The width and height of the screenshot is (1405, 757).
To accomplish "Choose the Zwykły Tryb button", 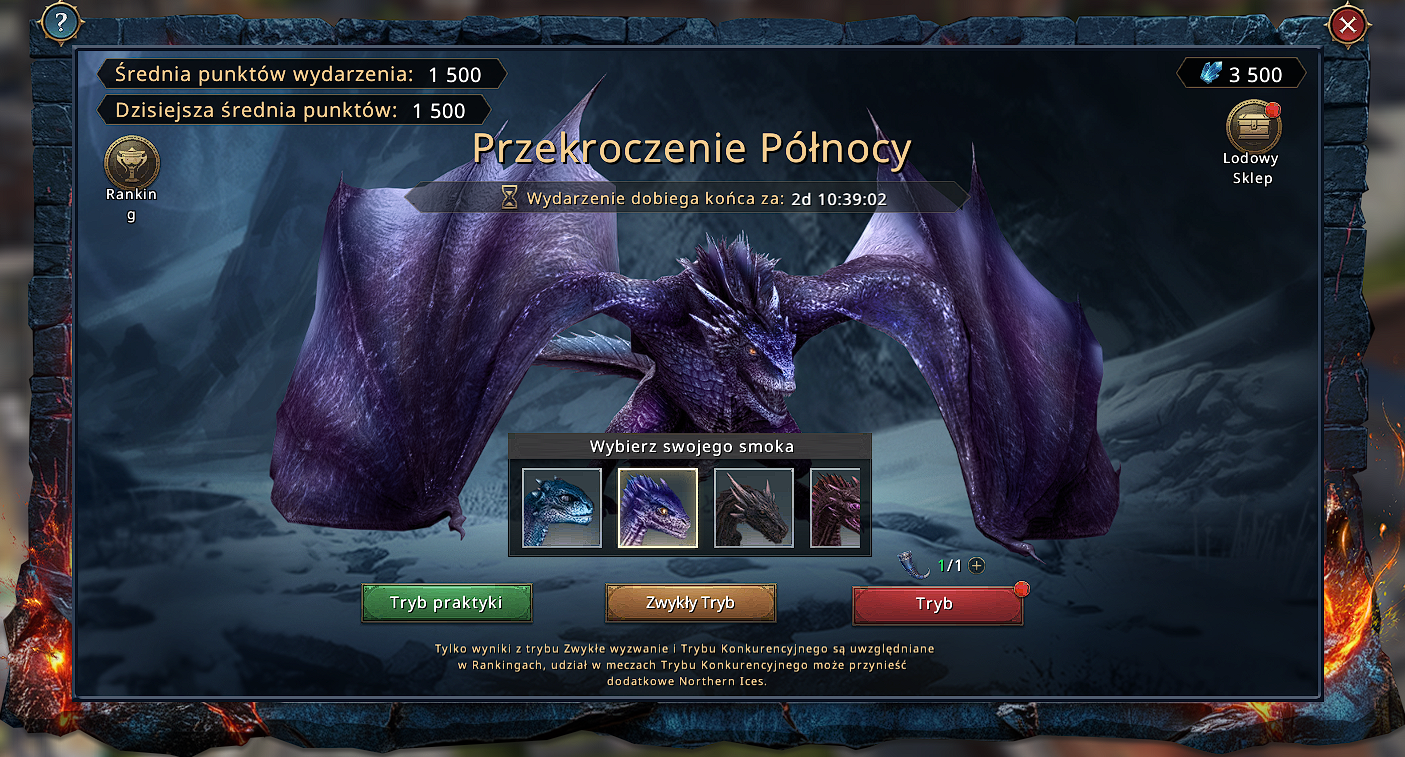I will [690, 603].
